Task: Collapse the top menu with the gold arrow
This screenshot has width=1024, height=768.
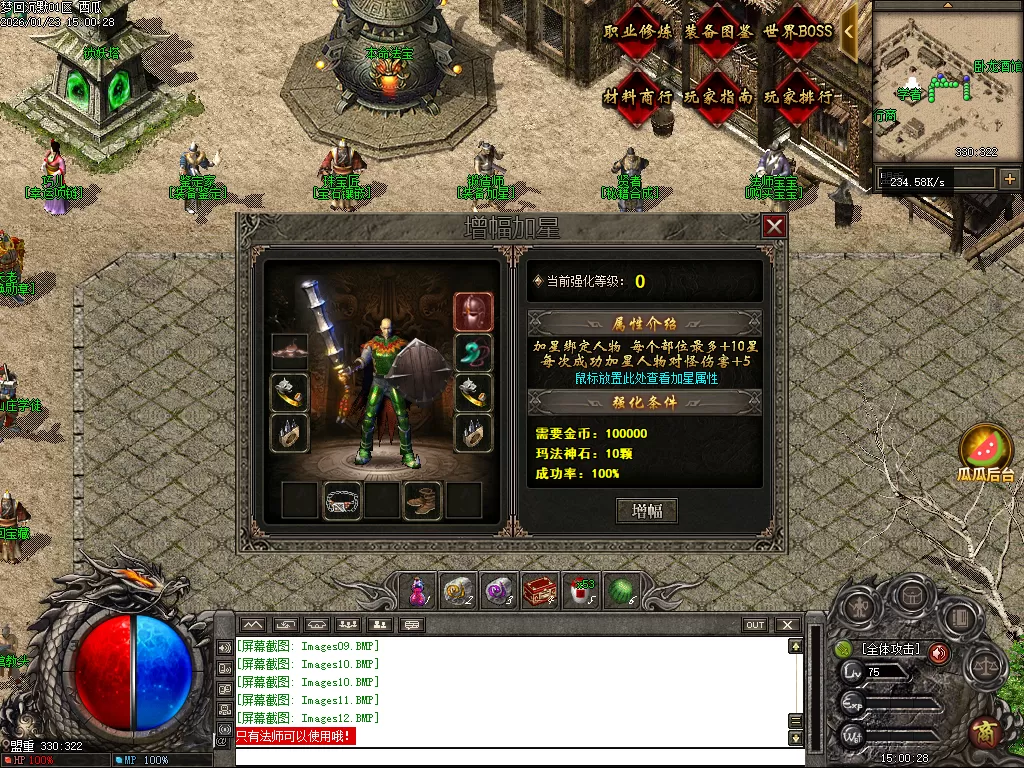Action: point(849,31)
